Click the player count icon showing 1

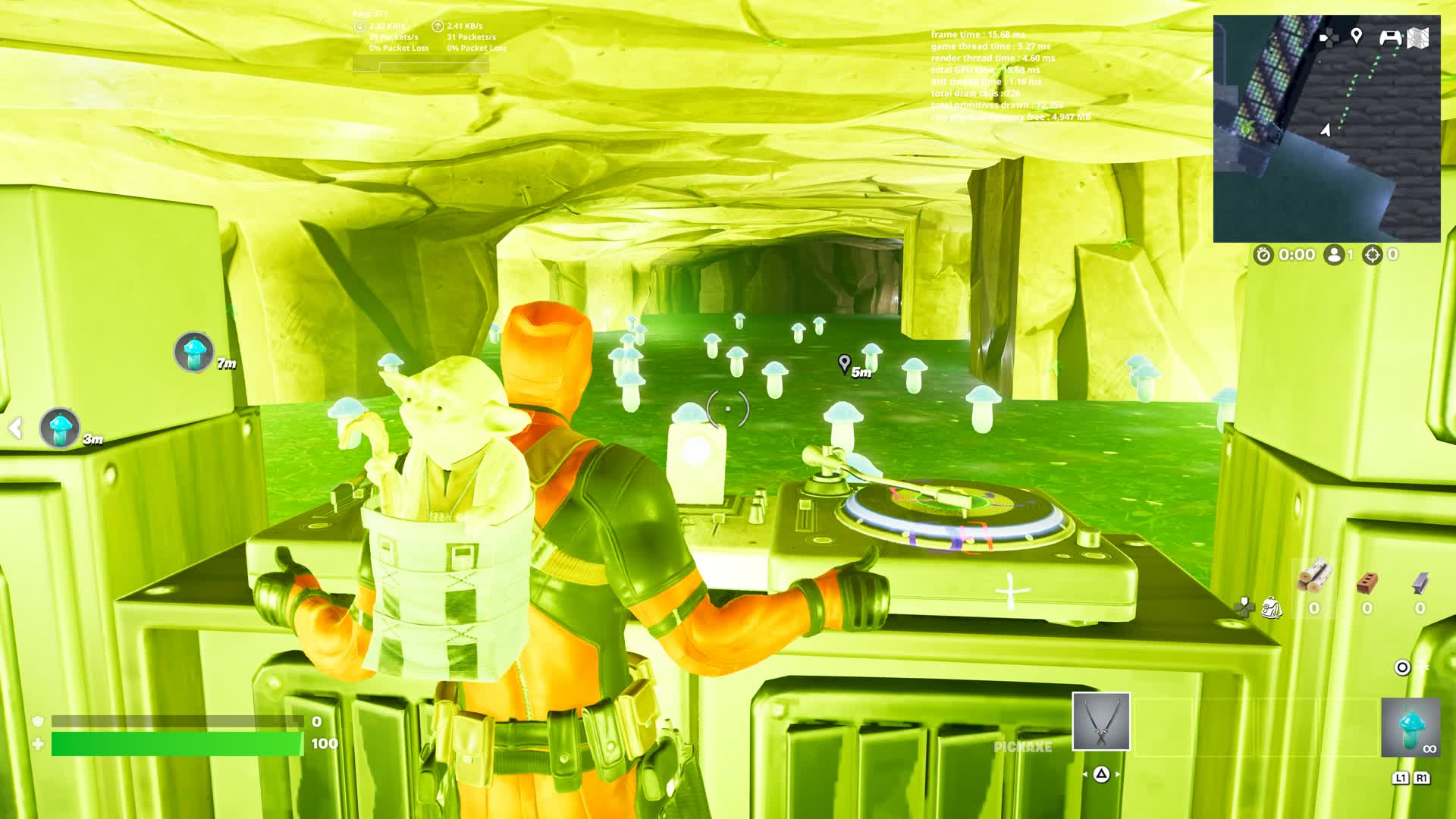click(x=1334, y=254)
